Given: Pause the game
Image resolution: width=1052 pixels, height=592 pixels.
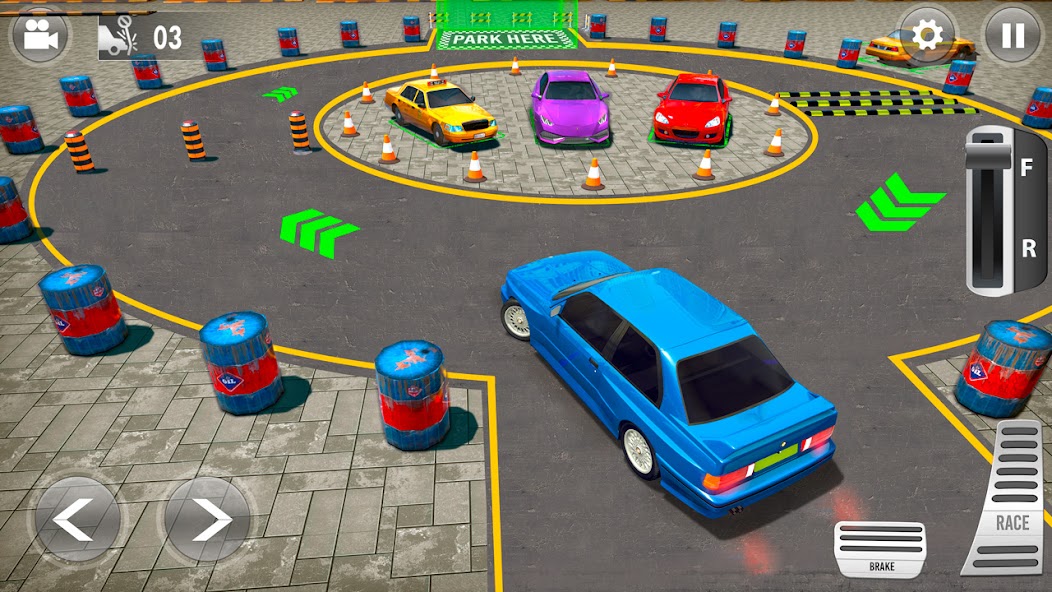Looking at the screenshot, I should [1013, 36].
